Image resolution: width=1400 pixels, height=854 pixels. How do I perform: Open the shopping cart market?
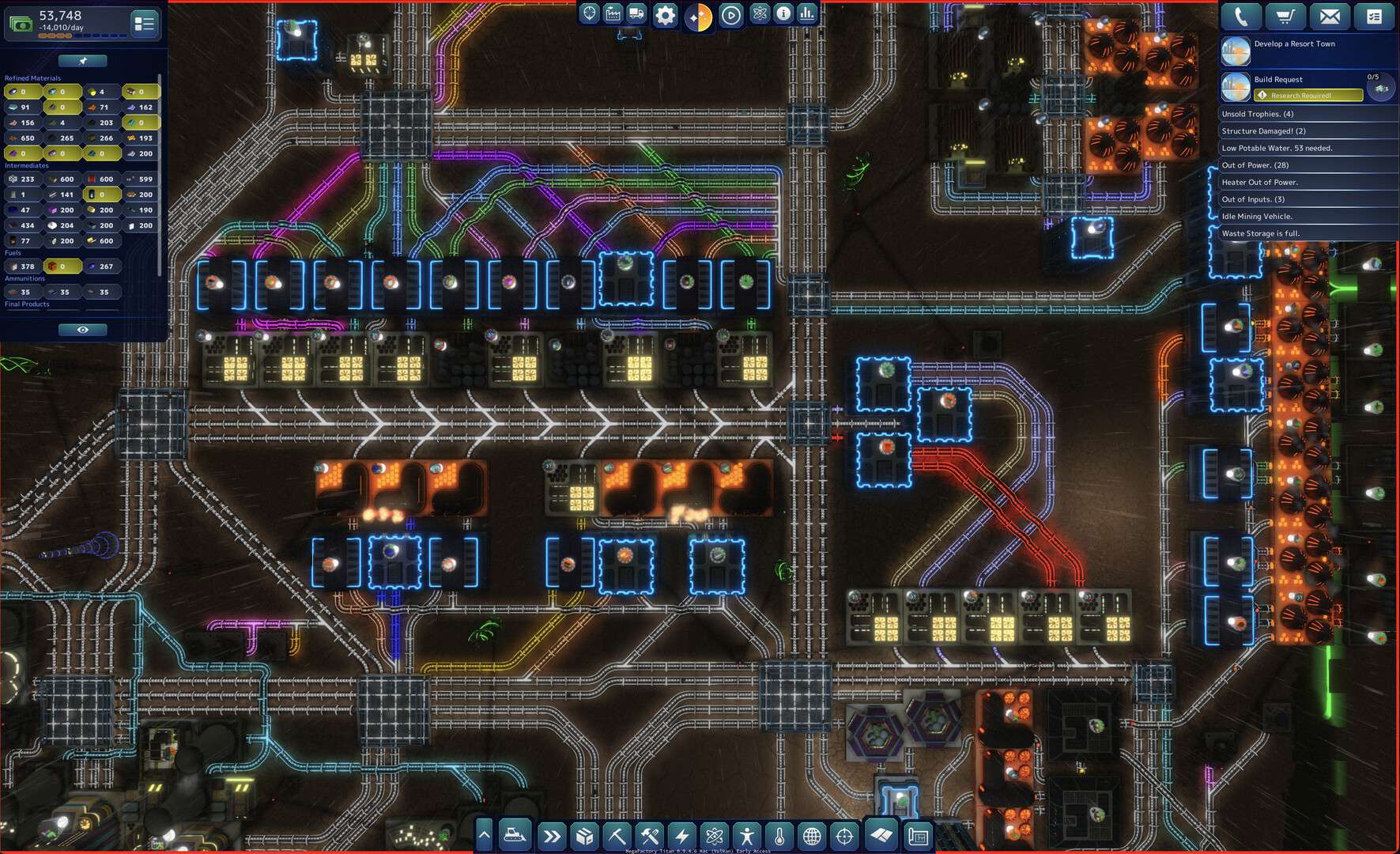tap(1285, 17)
